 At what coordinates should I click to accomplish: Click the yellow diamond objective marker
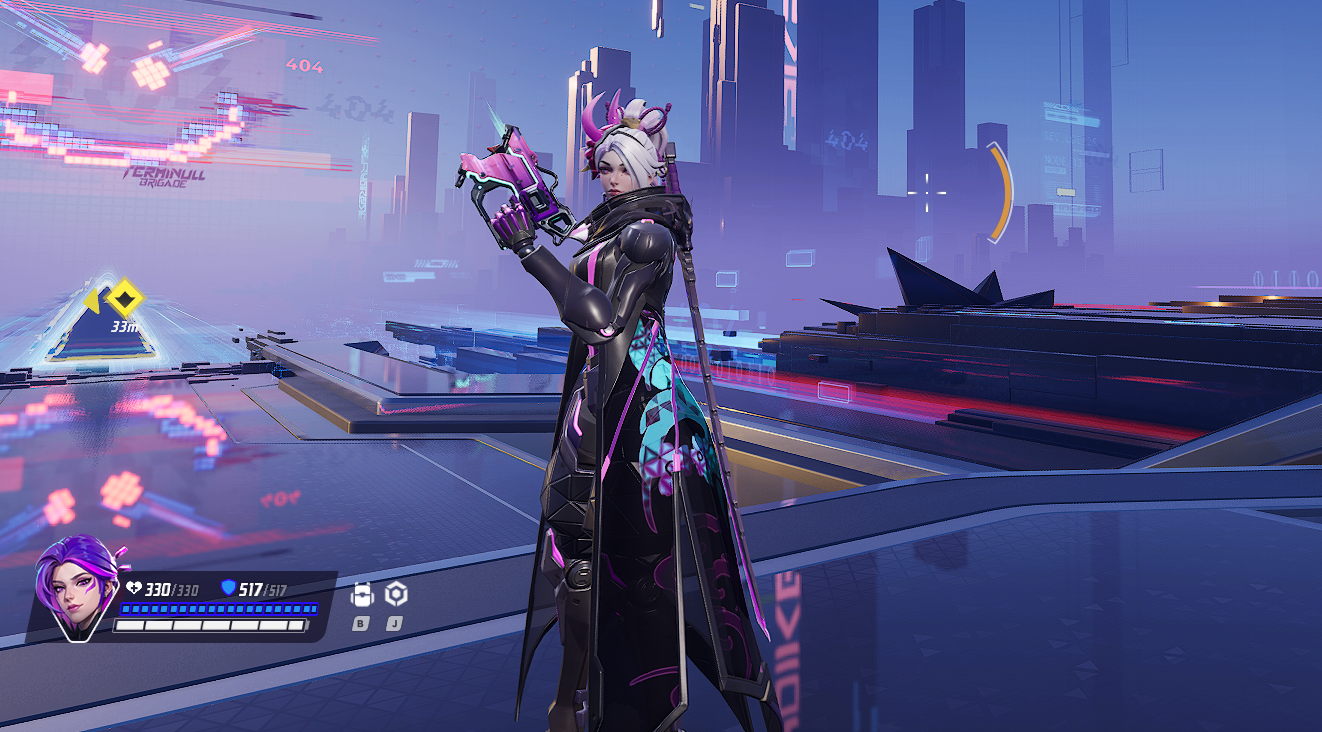tap(125, 299)
